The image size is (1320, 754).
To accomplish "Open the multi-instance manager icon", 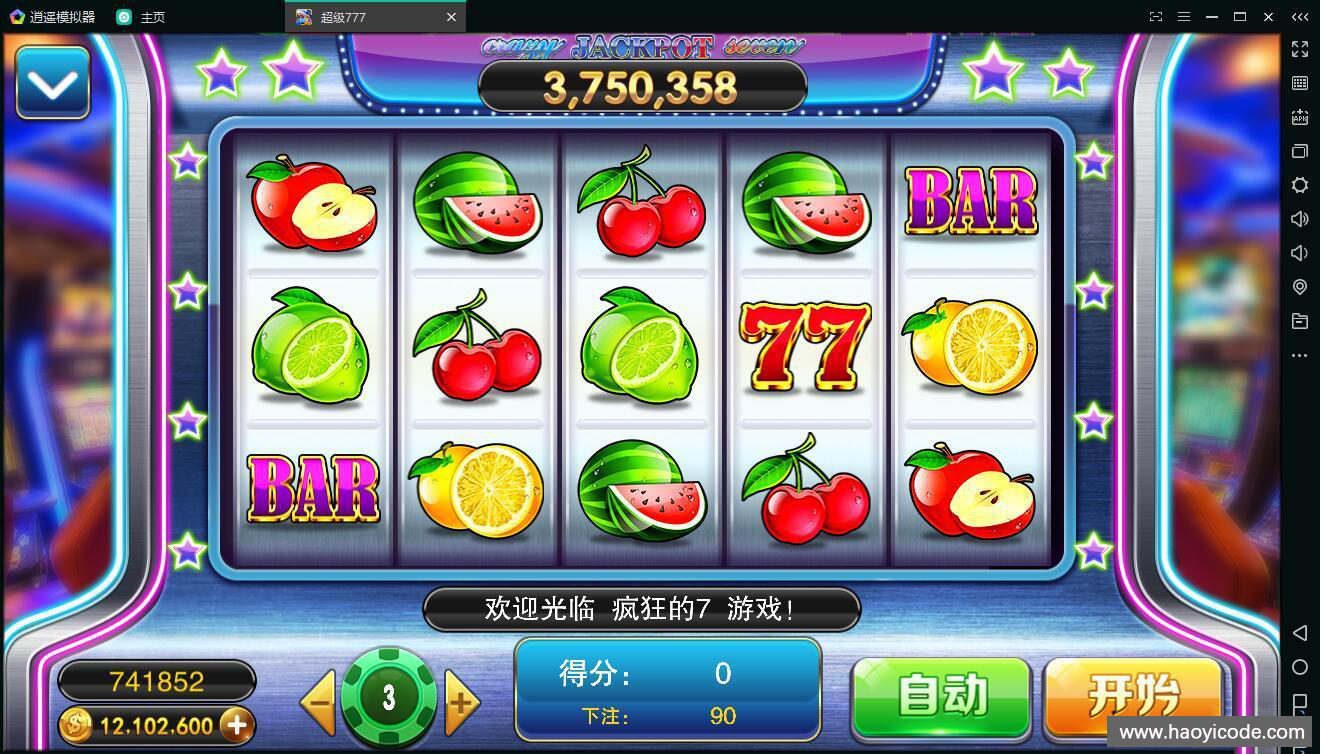I will (x=1300, y=151).
